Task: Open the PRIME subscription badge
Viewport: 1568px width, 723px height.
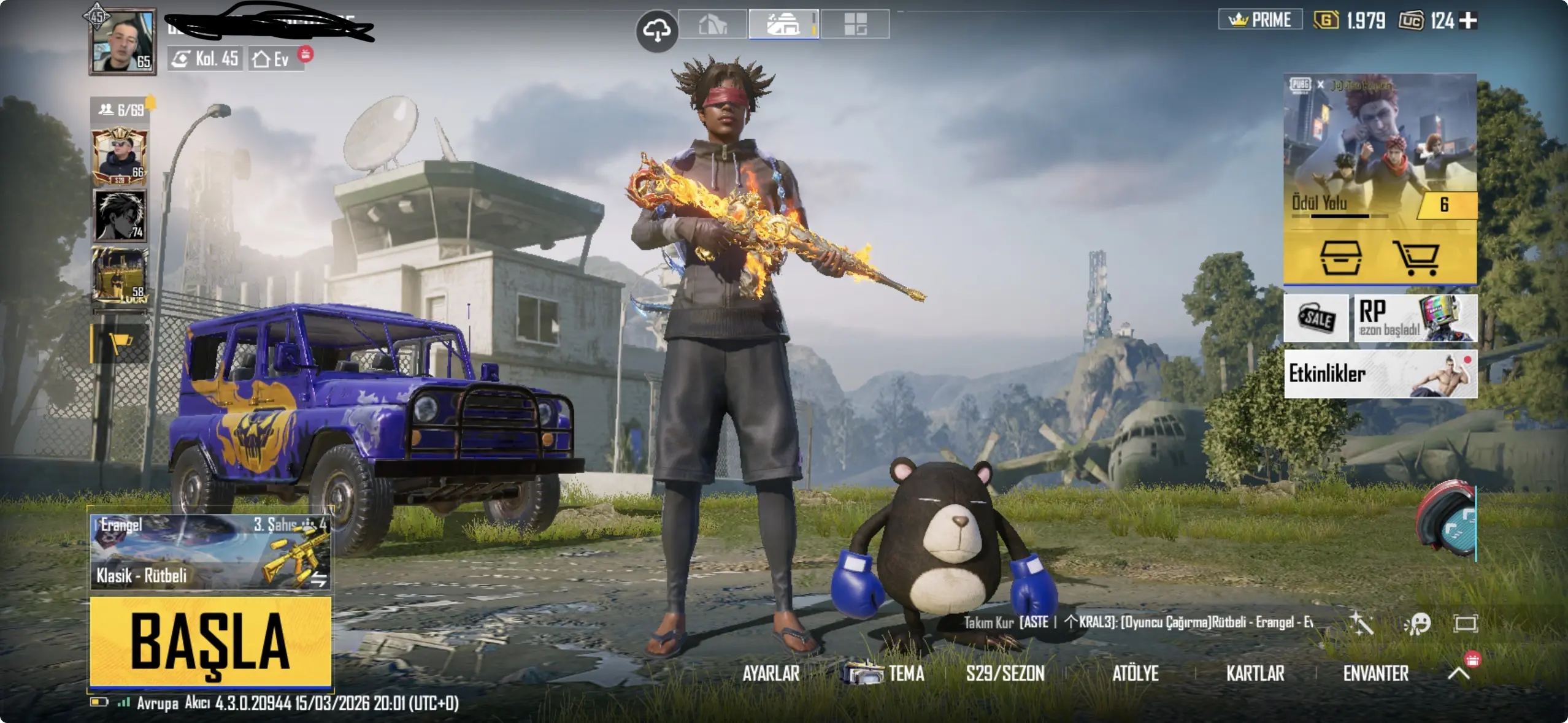Action: pos(1260,20)
